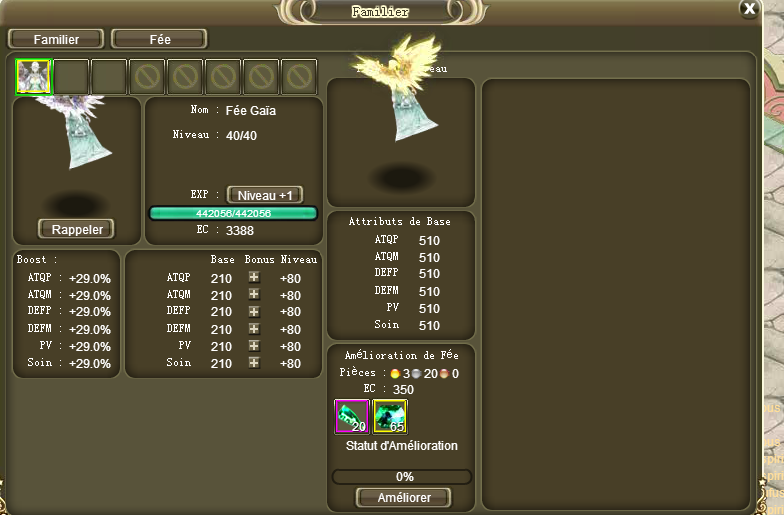Close the Familier window

[749, 8]
